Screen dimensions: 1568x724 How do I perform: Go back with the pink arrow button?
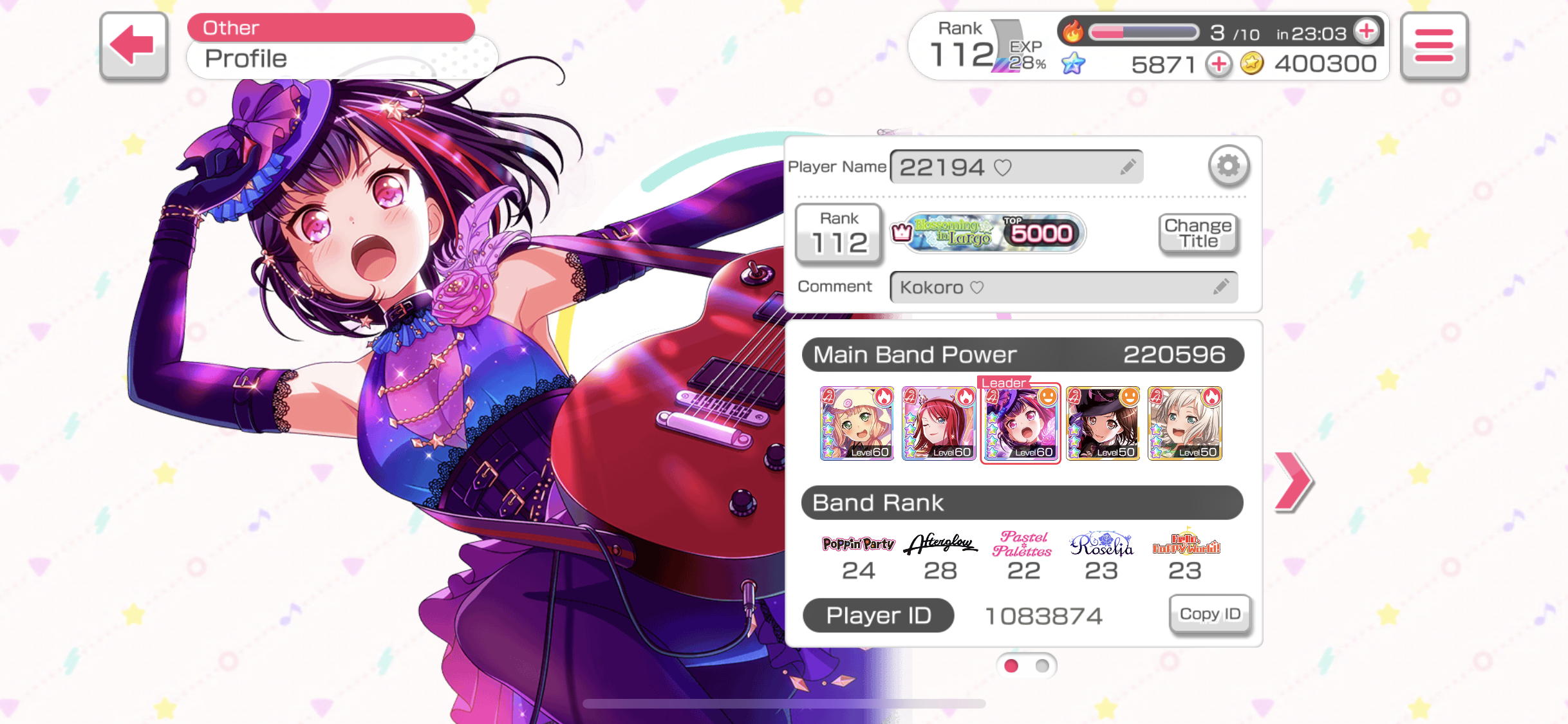click(133, 45)
